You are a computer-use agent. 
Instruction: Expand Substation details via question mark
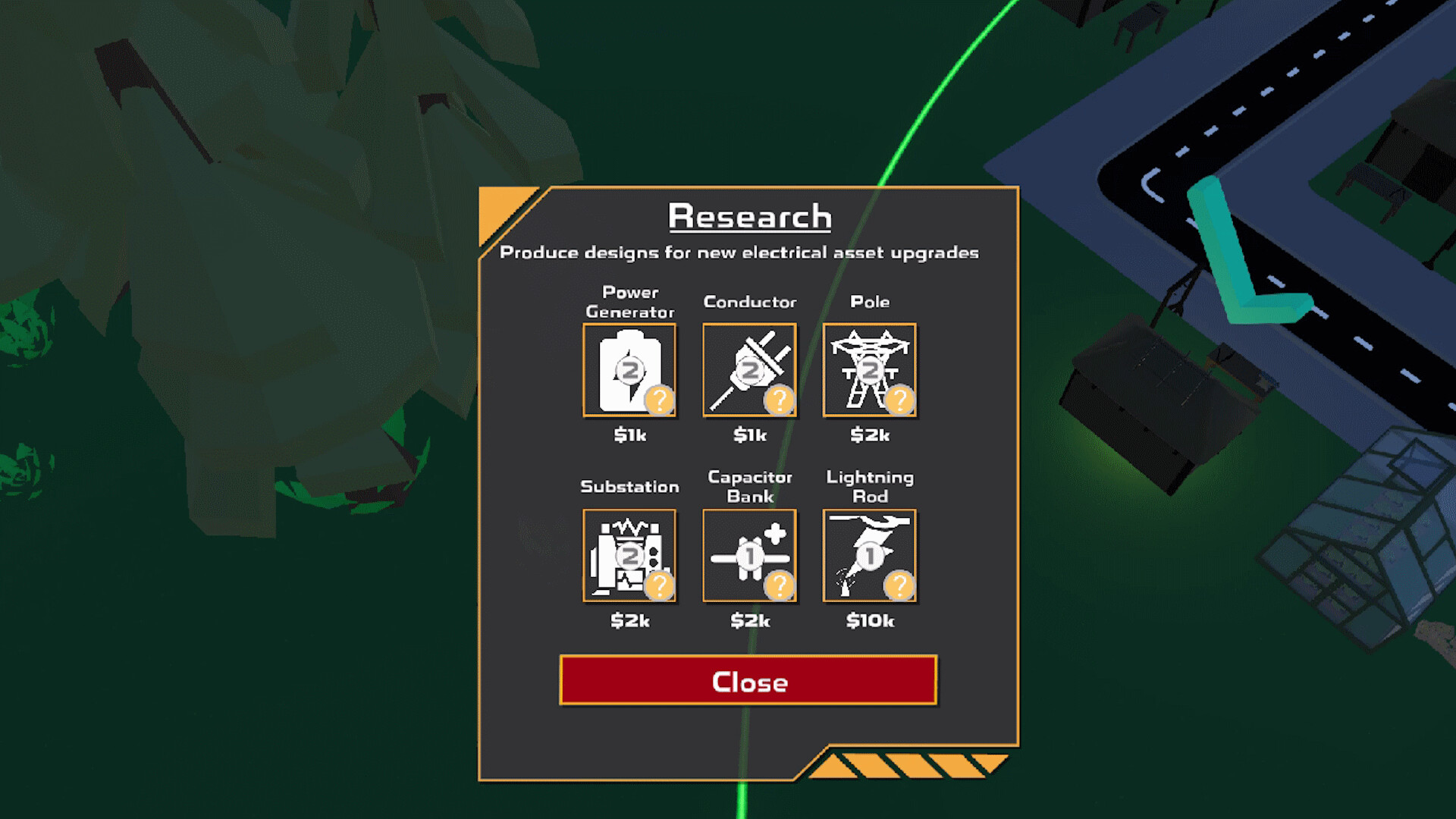[x=661, y=585]
